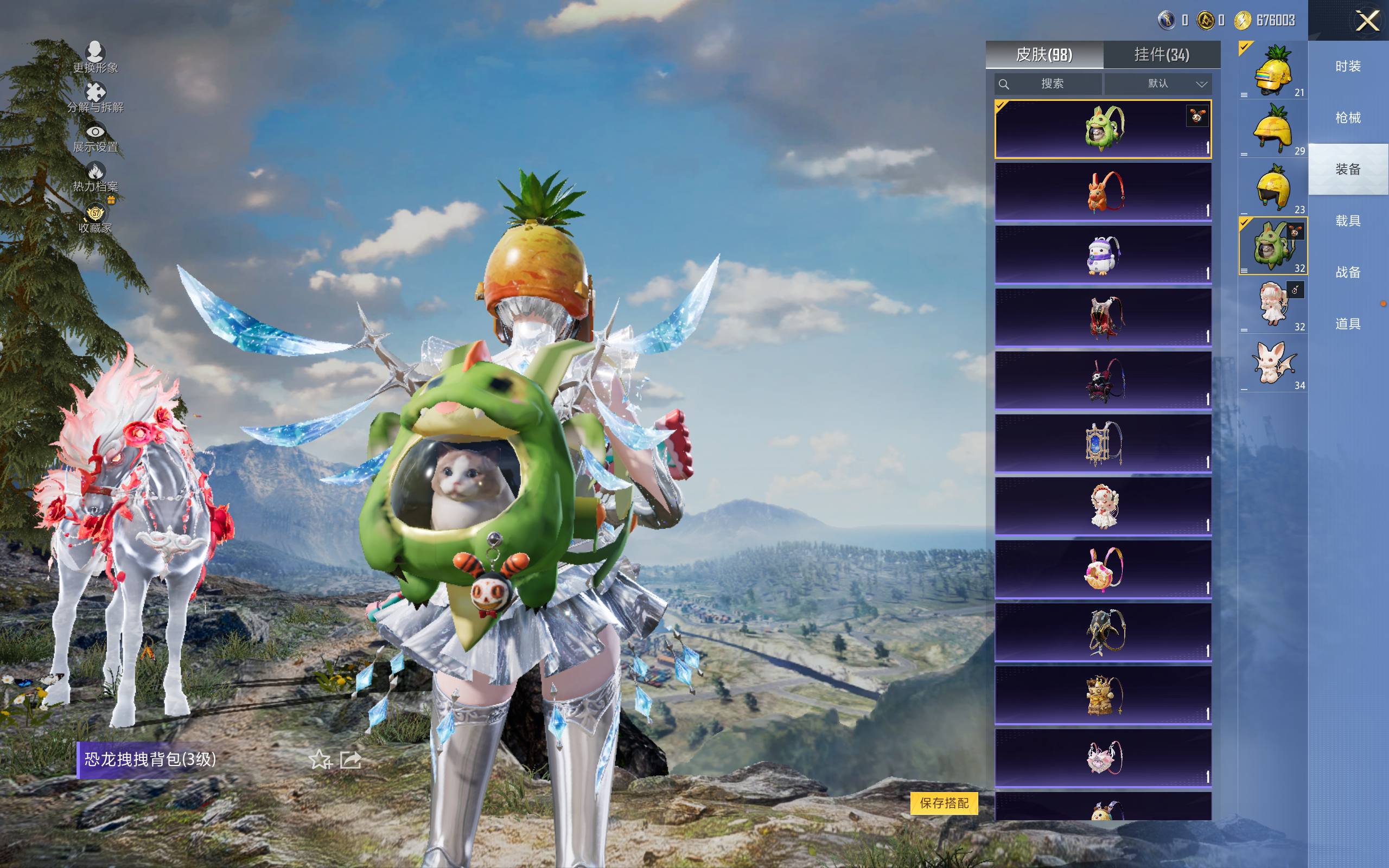Select the donut backpack skin
Viewport: 1389px width, 868px height.
coord(1103,570)
